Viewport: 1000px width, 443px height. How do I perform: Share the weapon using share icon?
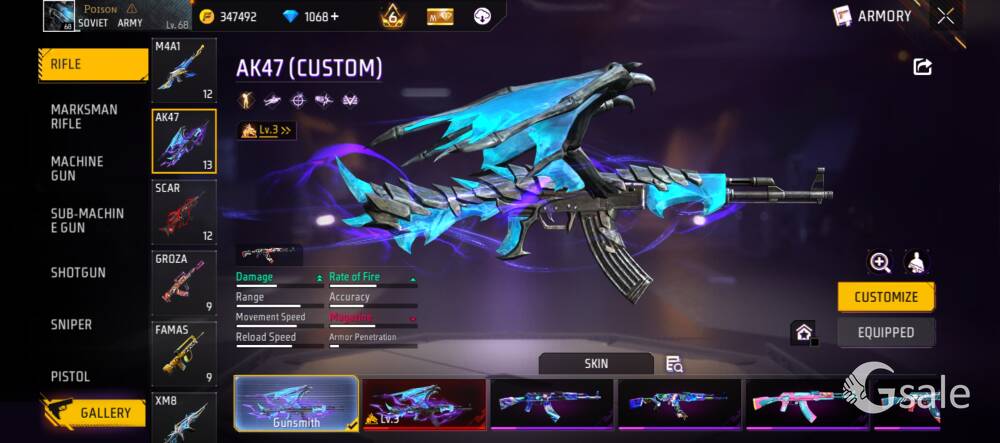(922, 67)
